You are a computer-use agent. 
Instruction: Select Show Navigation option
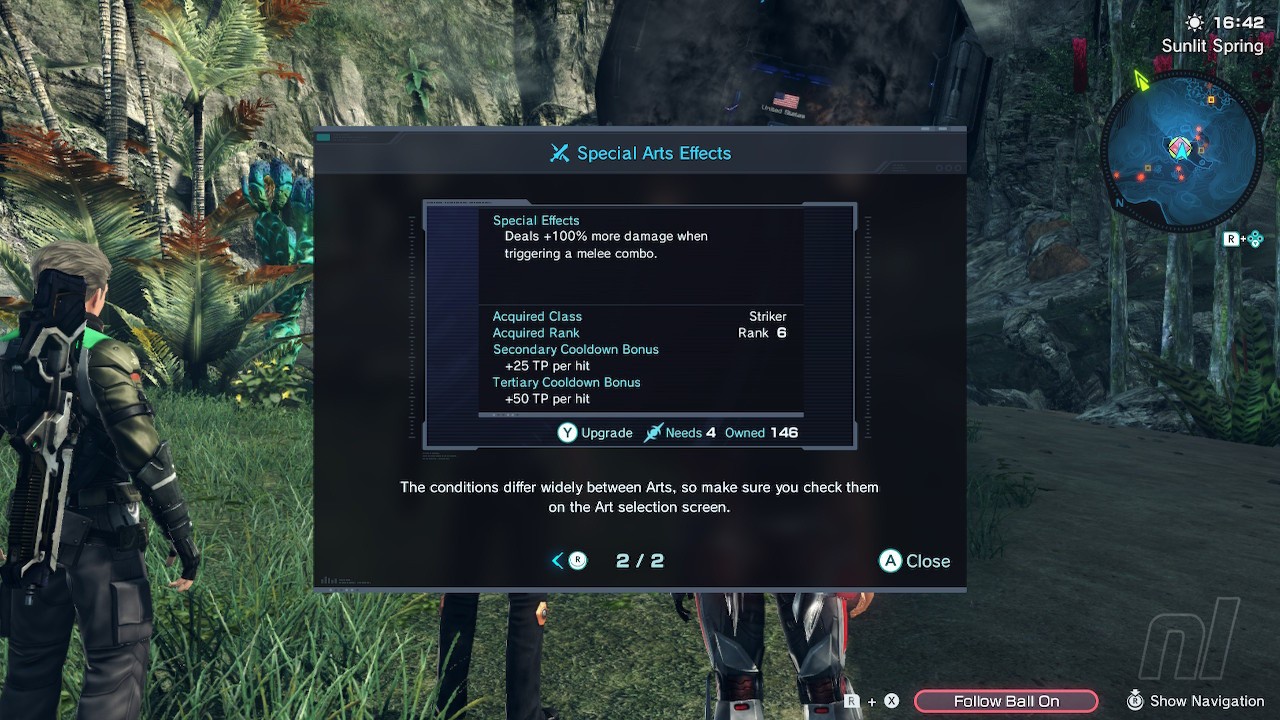tap(1195, 701)
